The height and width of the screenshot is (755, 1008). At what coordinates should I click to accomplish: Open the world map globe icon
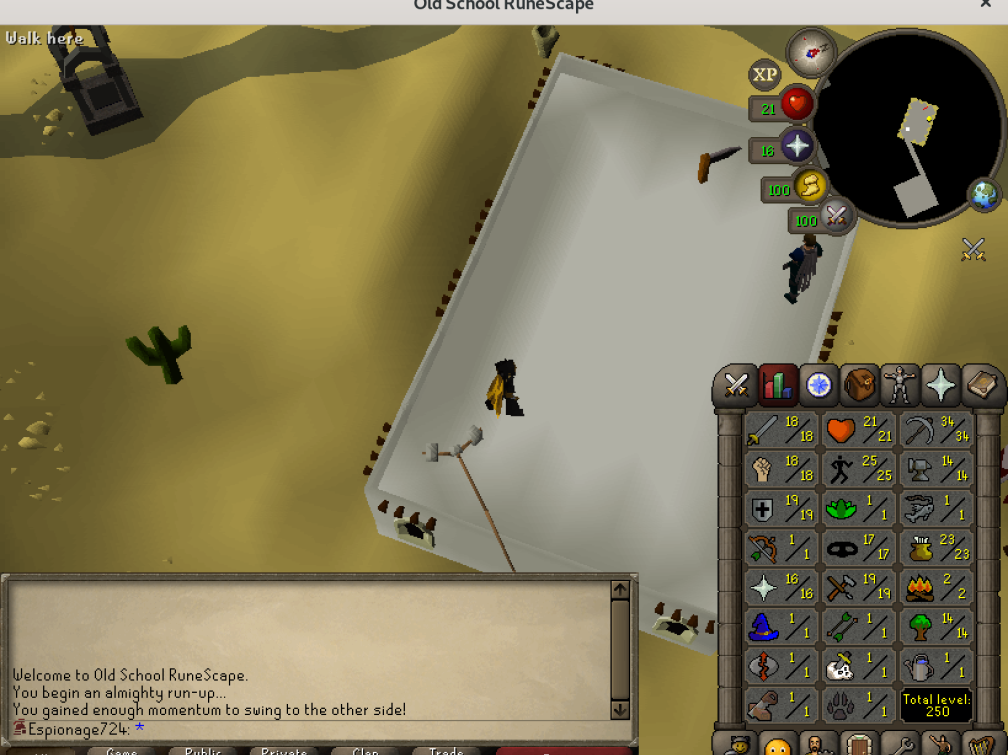tap(983, 193)
